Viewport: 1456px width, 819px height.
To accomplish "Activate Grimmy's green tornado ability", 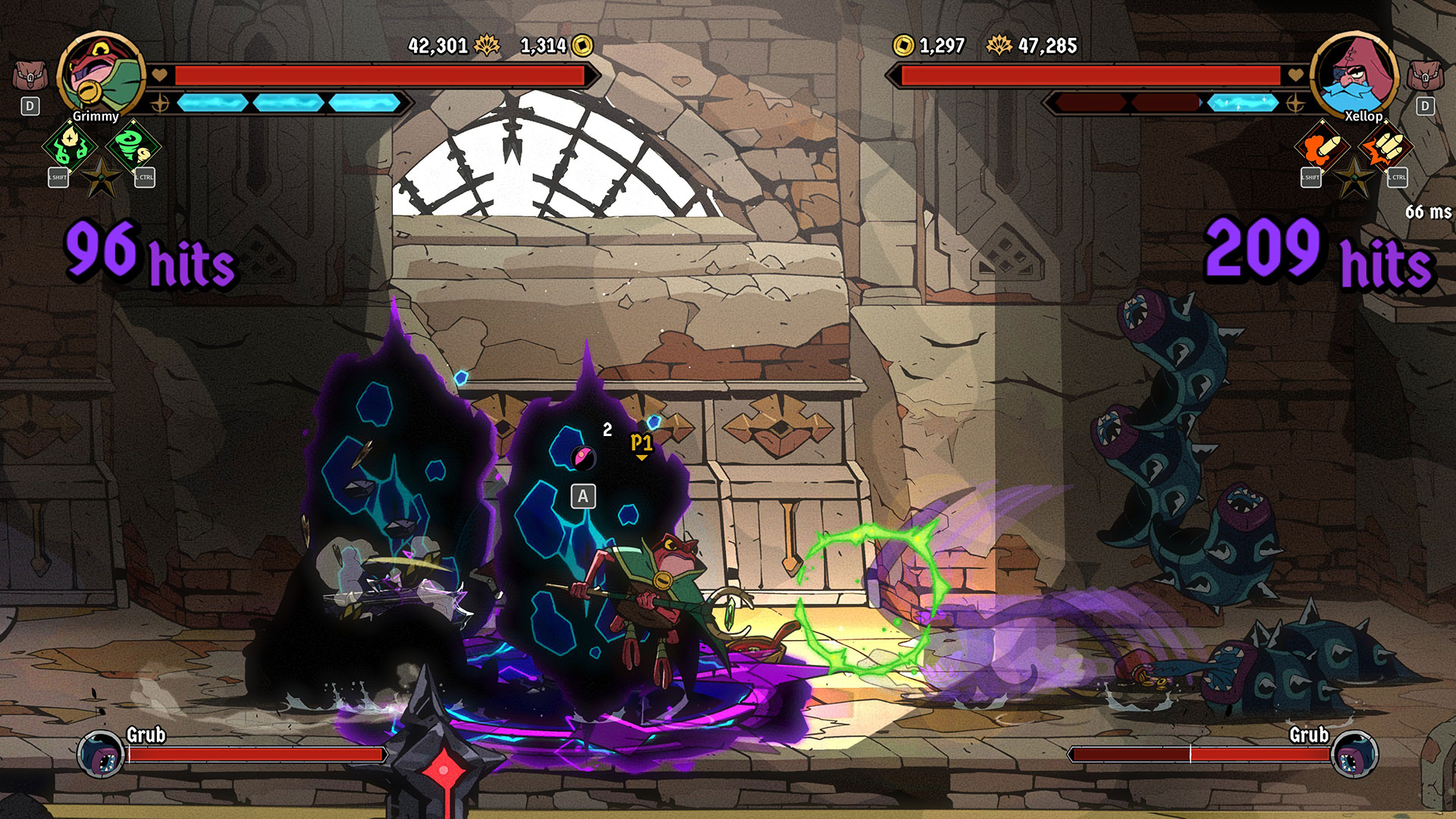I will (x=133, y=145).
